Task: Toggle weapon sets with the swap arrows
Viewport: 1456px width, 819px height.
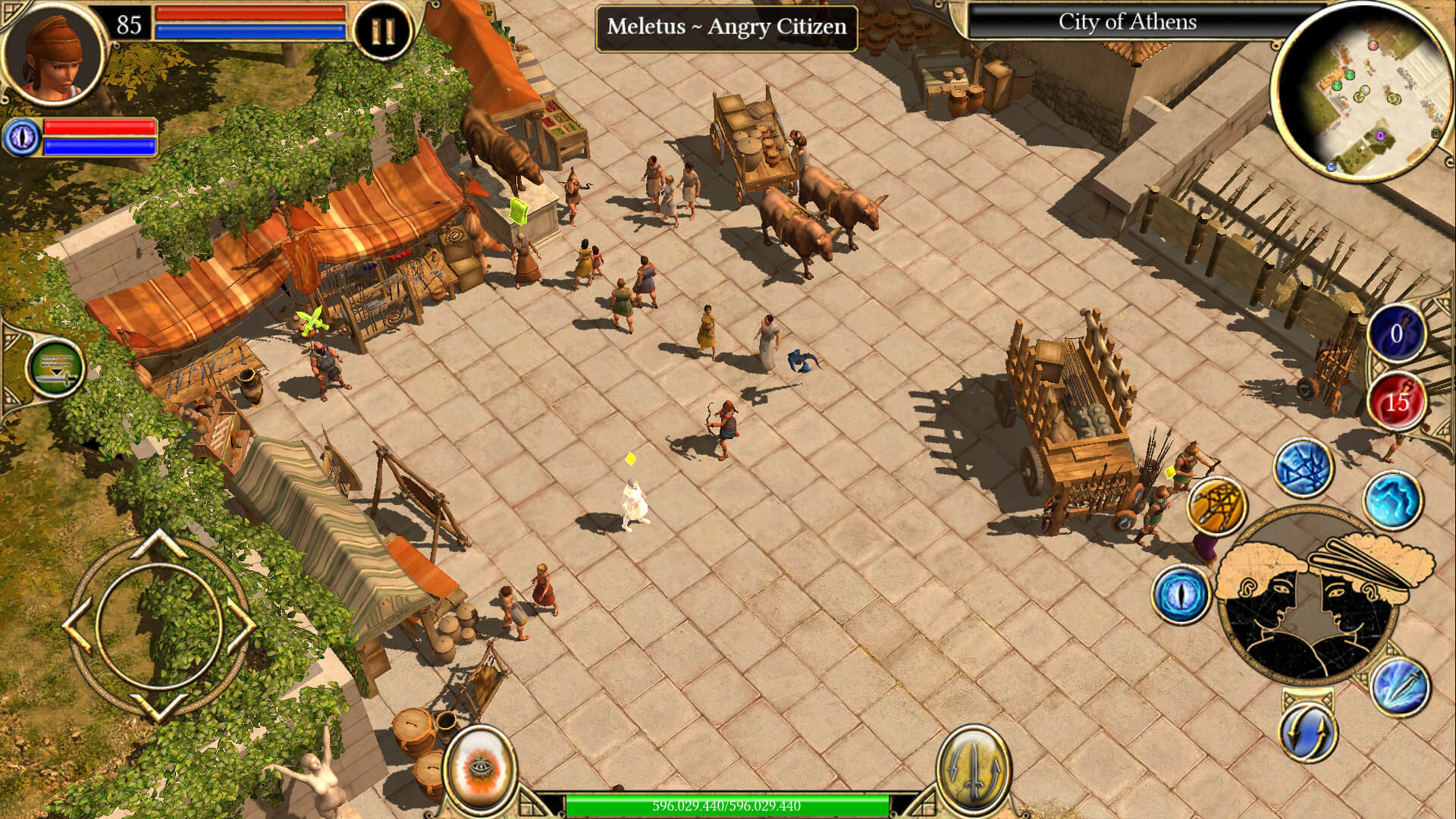Action: pyautogui.click(x=1309, y=729)
